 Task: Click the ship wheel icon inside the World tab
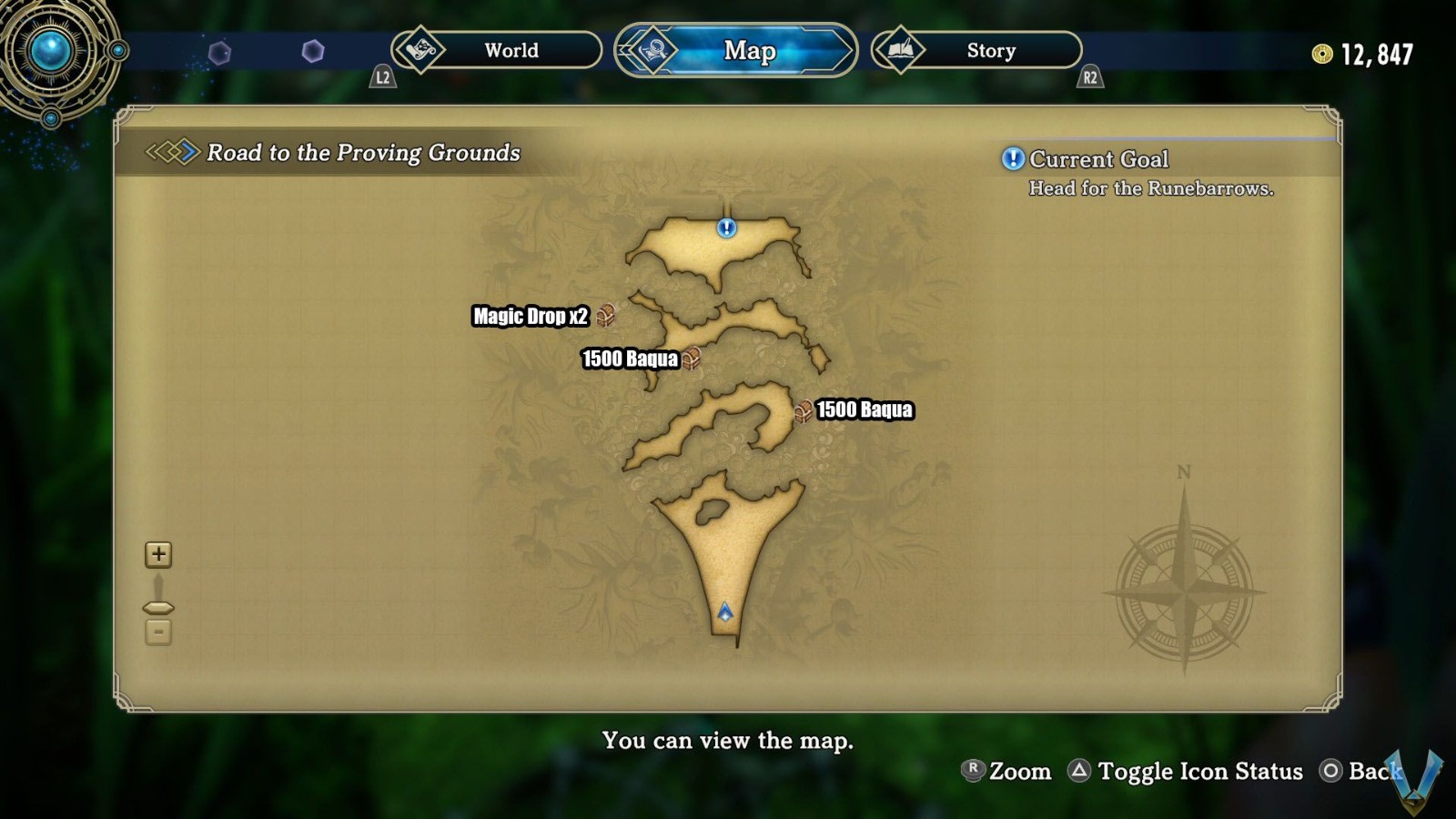click(x=420, y=51)
